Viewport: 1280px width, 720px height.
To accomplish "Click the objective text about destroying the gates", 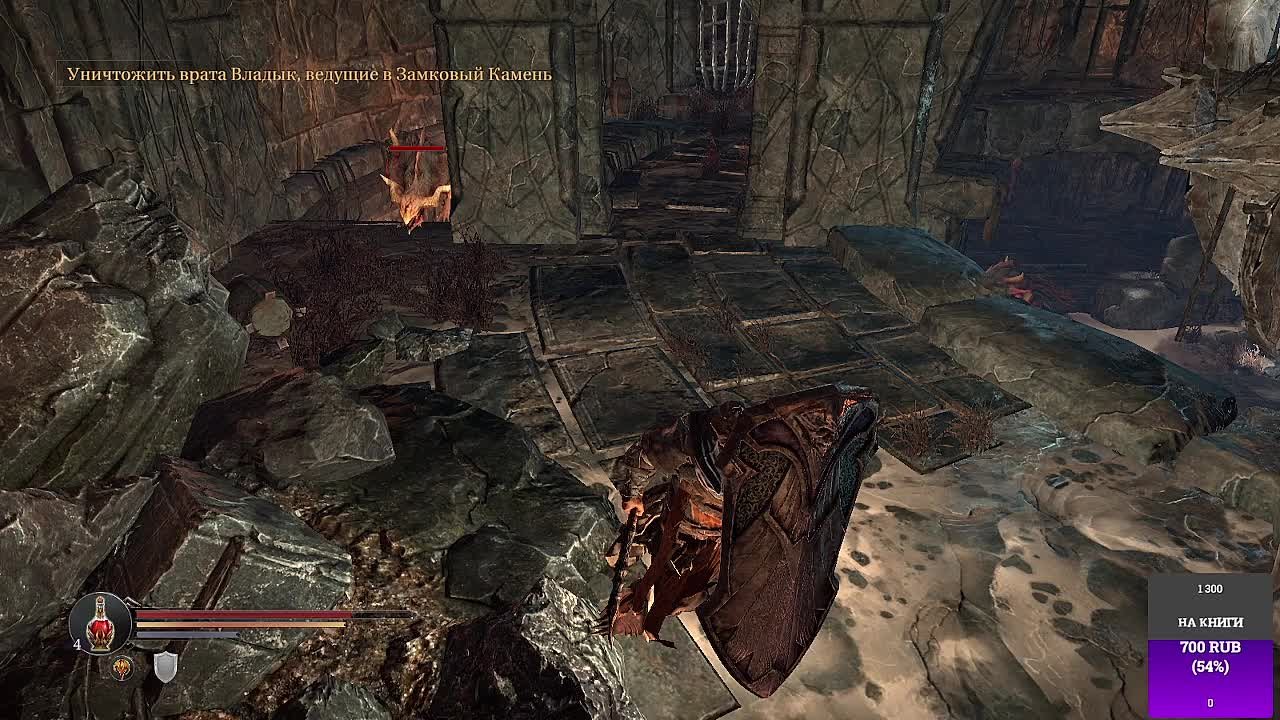I will coord(310,72).
